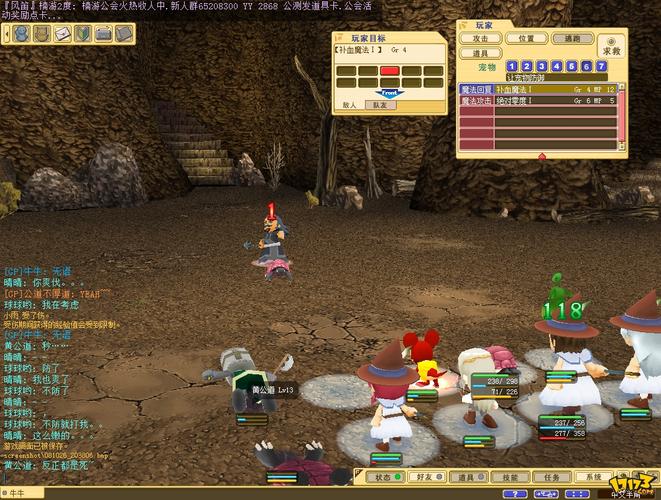Pick the red highlighted target slot

(x=390, y=71)
